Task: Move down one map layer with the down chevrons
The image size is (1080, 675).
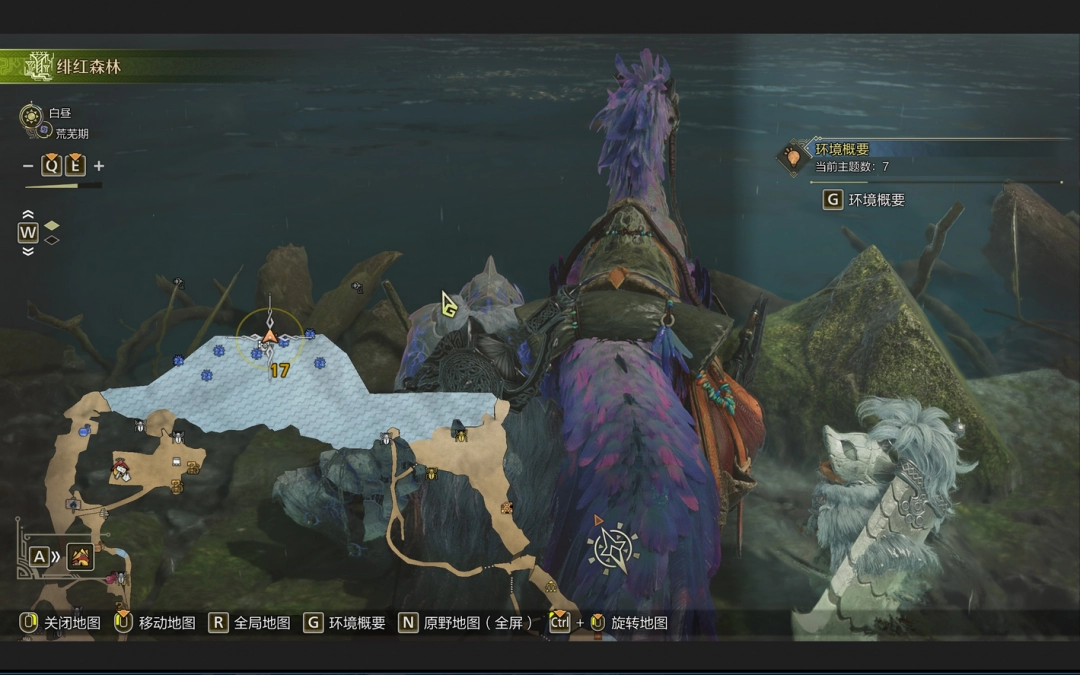Action: (x=28, y=250)
